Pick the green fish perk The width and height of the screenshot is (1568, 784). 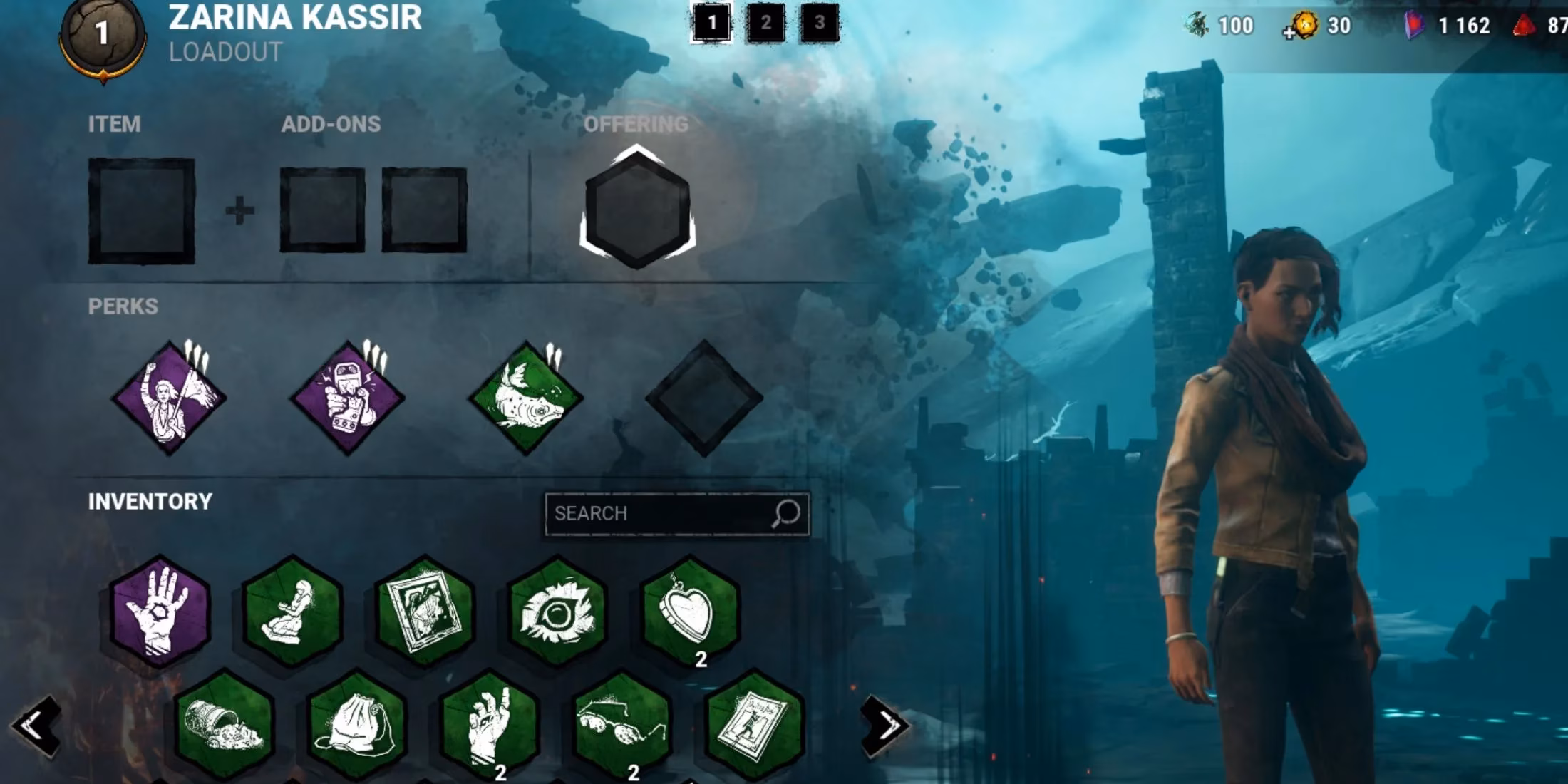526,398
